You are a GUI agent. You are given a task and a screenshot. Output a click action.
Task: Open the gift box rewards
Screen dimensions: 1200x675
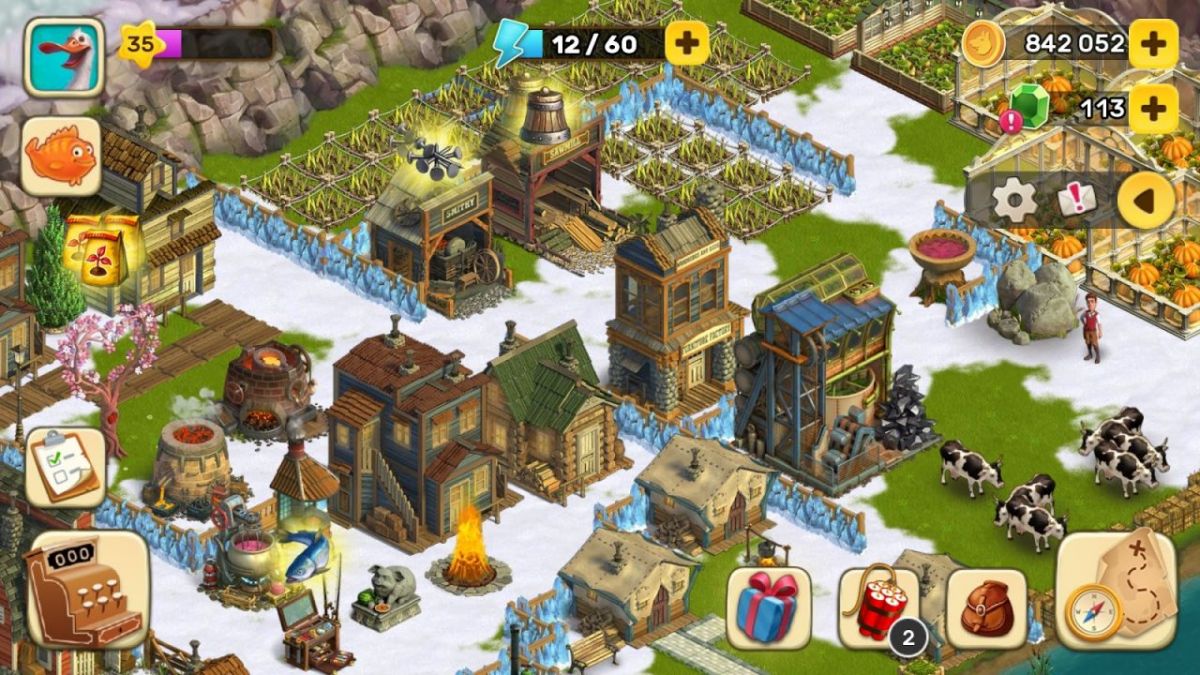pos(768,608)
